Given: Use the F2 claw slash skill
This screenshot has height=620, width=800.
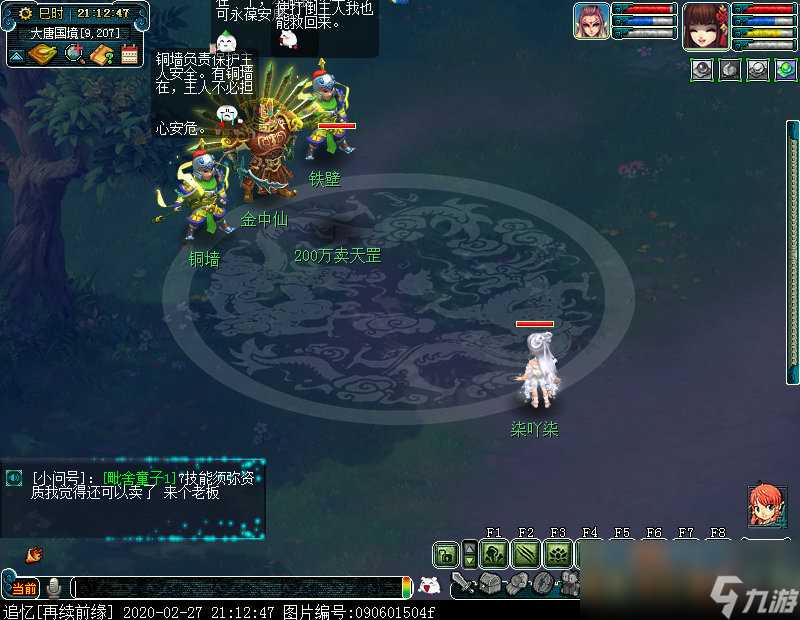Looking at the screenshot, I should (x=526, y=554).
